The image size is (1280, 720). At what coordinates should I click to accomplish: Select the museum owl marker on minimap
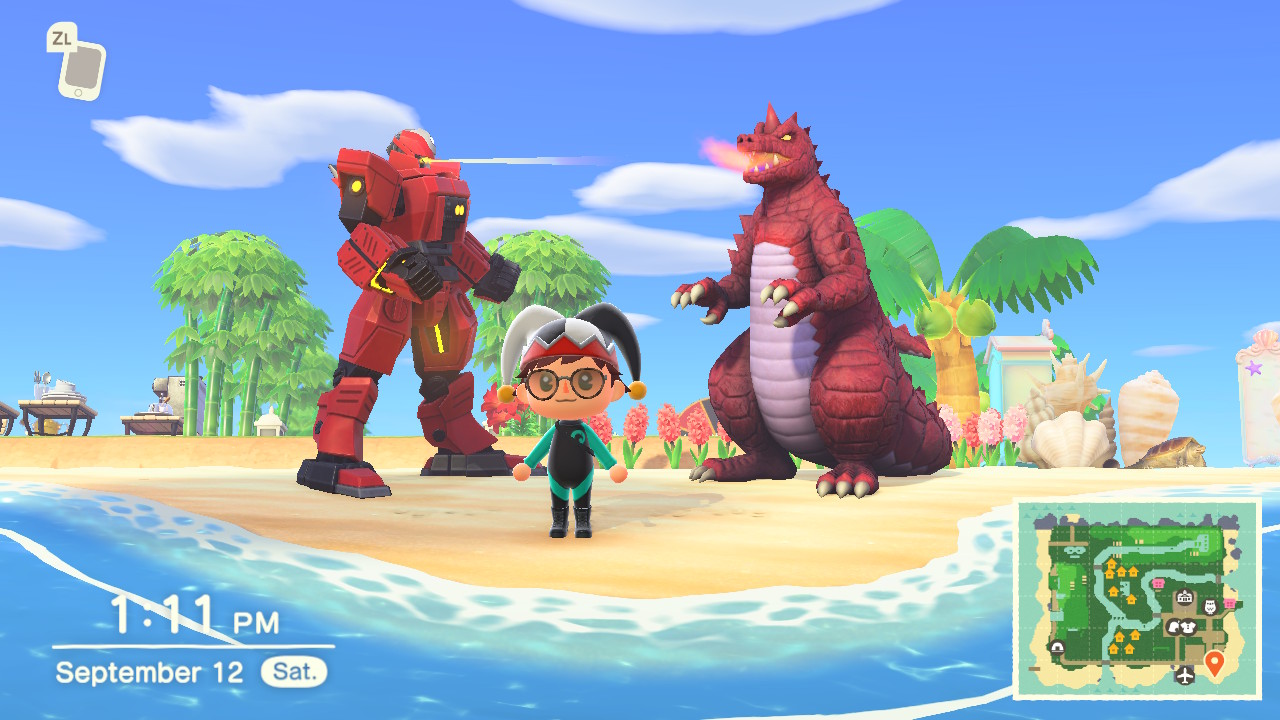tap(1210, 606)
